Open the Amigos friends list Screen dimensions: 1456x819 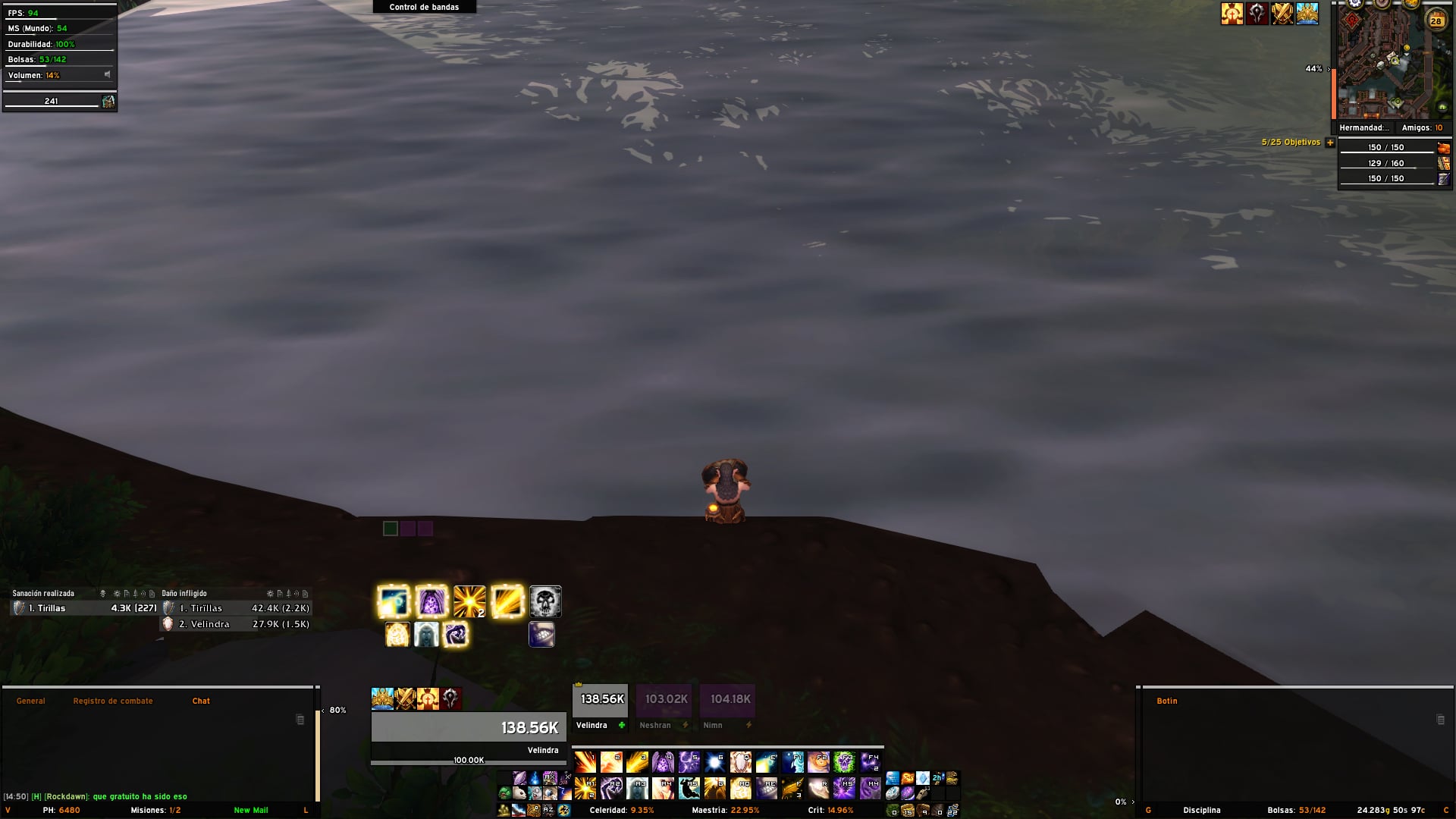[1422, 128]
